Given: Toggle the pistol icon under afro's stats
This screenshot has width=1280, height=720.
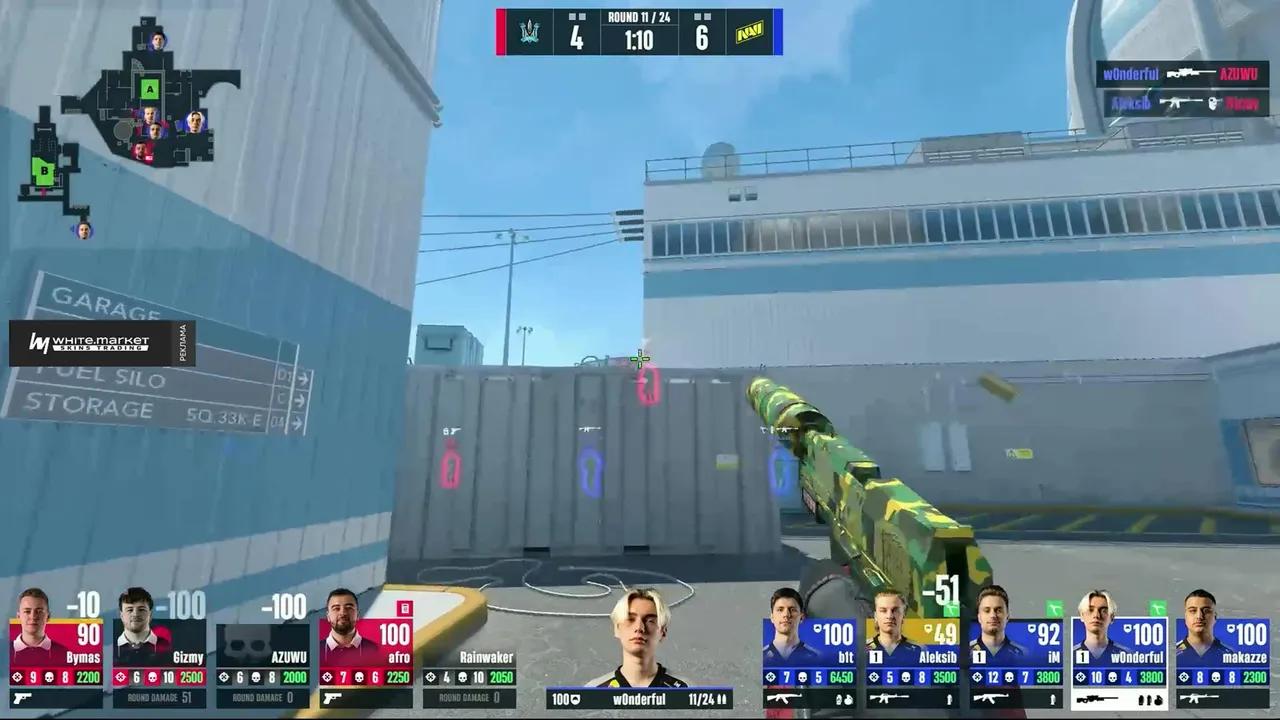Looking at the screenshot, I should pyautogui.click(x=331, y=698).
